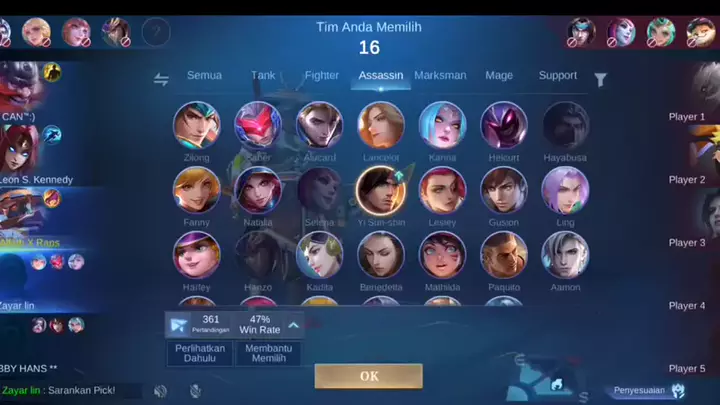Pick Ling from the assassin list
This screenshot has height=405, width=720.
(x=565, y=189)
